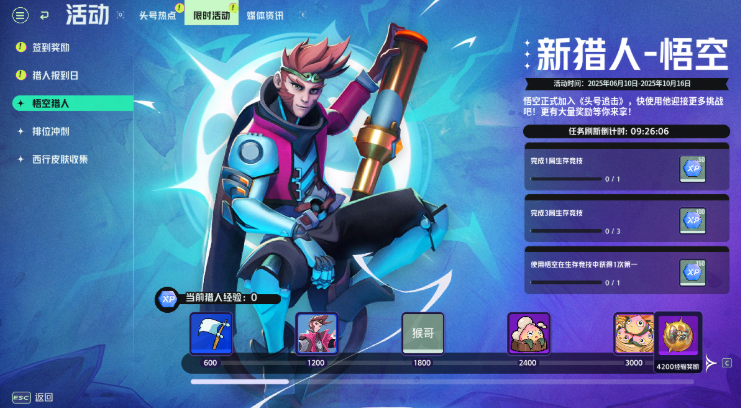
Task: Select the 使用悟空 survival win mission row
Action: [x=626, y=271]
